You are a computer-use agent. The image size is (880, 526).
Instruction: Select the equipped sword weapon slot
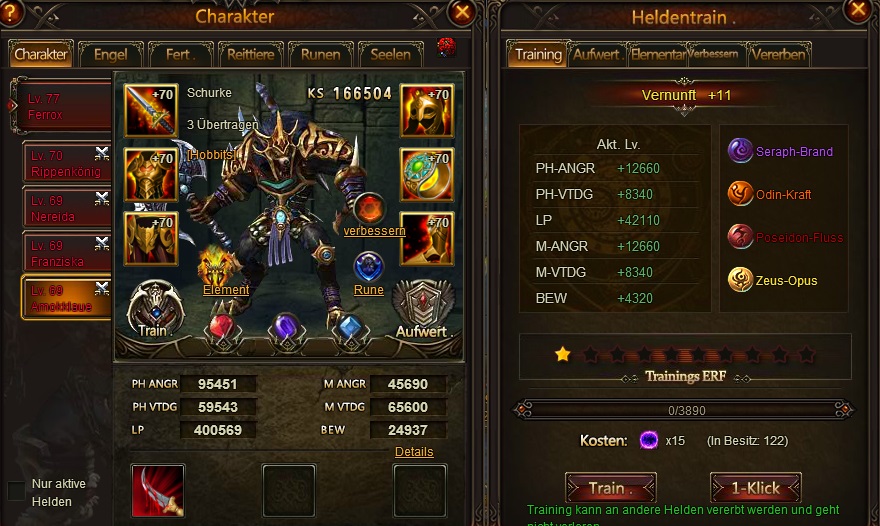pyautogui.click(x=151, y=110)
